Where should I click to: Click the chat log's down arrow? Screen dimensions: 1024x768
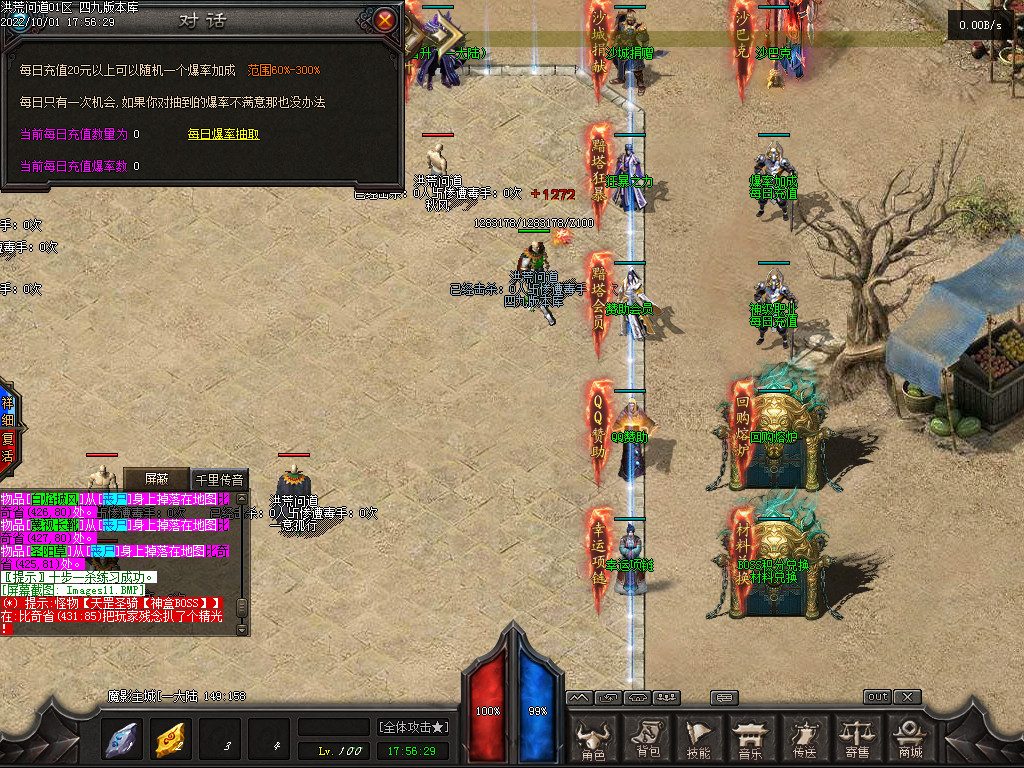[x=241, y=629]
